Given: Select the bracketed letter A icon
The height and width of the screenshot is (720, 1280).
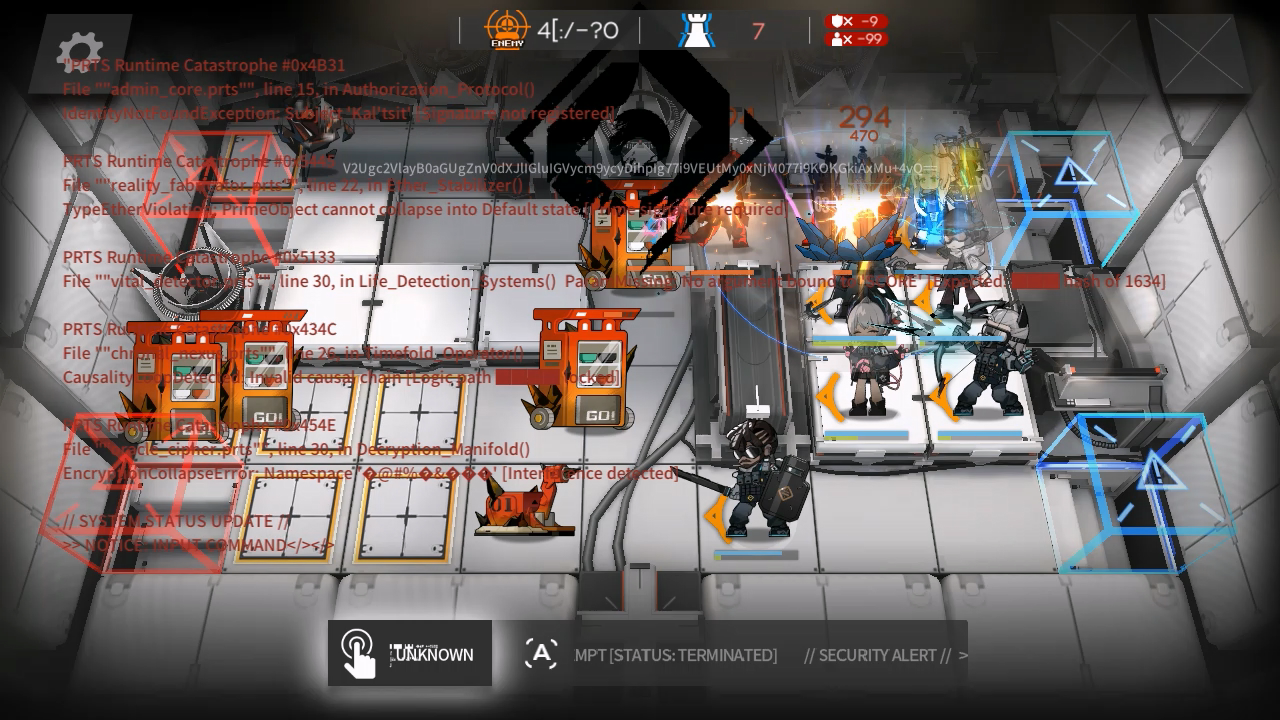Looking at the screenshot, I should tap(541, 654).
